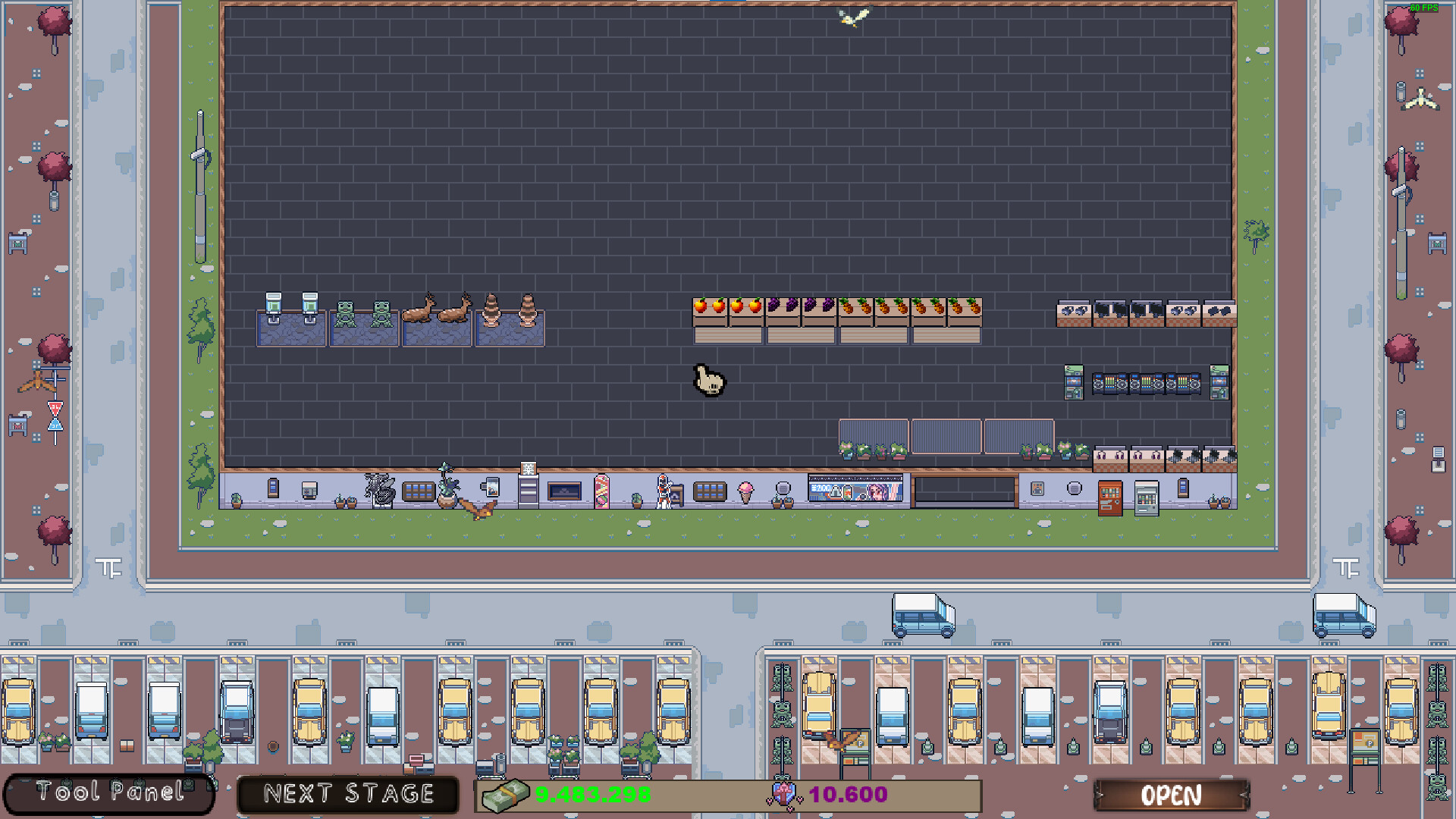Open the Tool Panel
The image size is (1456, 819).
(108, 793)
